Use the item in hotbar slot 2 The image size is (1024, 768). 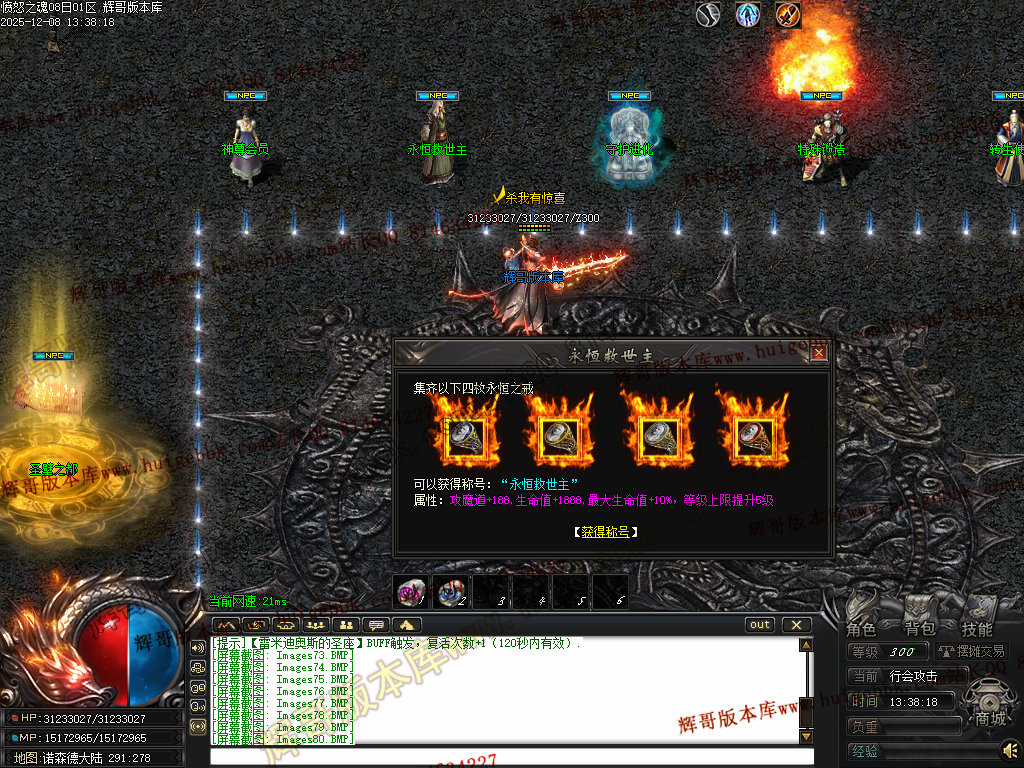point(451,592)
